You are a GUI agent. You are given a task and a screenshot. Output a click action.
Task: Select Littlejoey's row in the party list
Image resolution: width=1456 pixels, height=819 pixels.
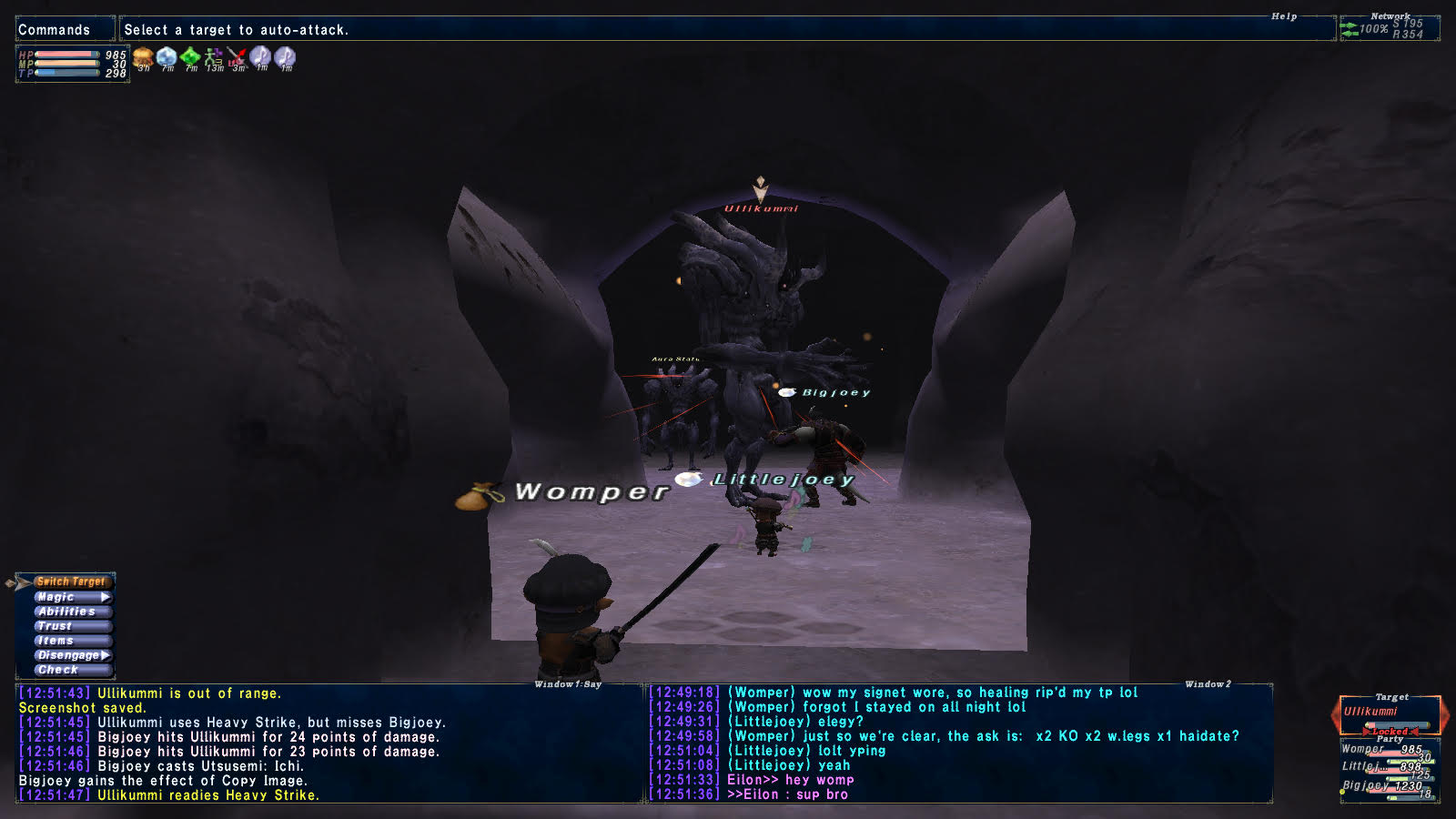(x=1384, y=767)
